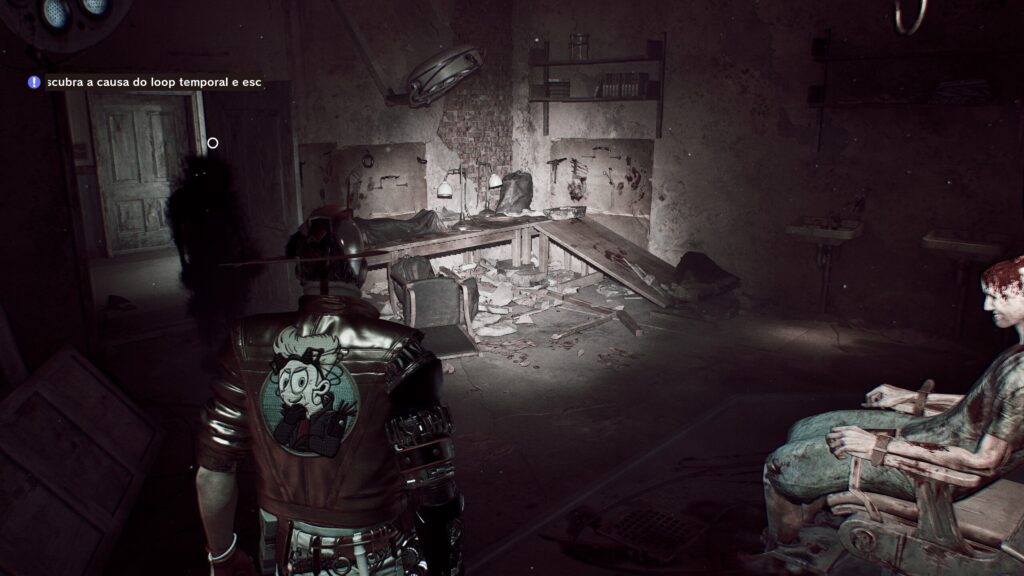Click the blue objective exclamation icon
Image resolution: width=1024 pixels, height=576 pixels.
[34, 83]
